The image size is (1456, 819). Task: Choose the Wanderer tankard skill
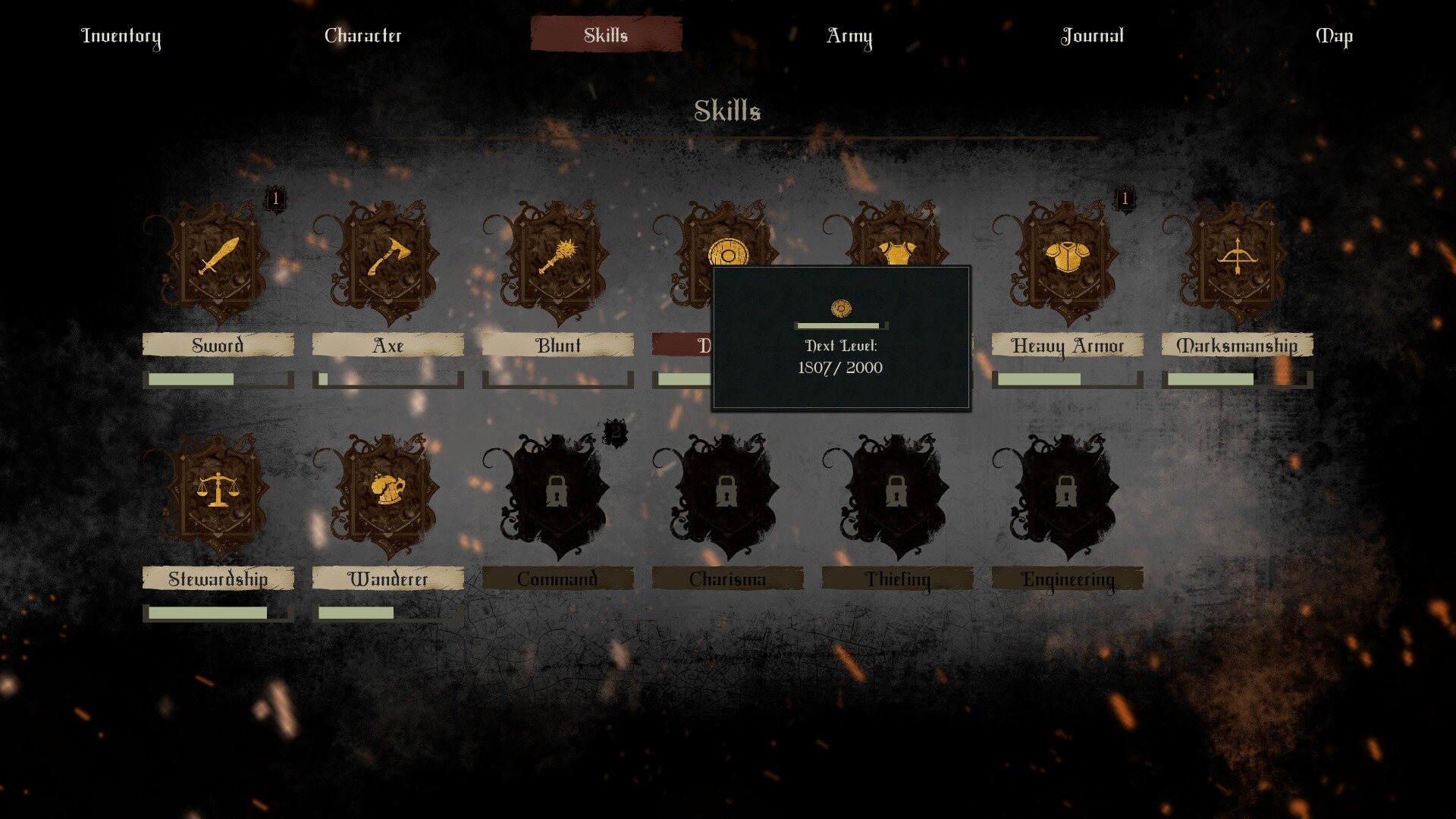(x=388, y=491)
